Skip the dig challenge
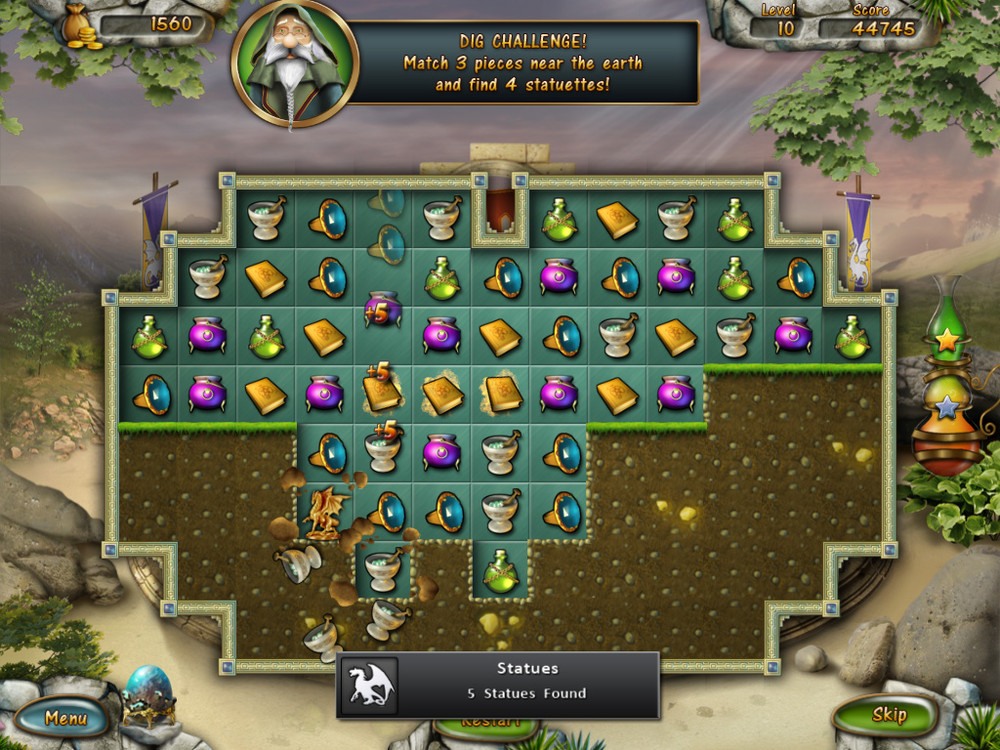The width and height of the screenshot is (1000, 750). click(x=888, y=714)
